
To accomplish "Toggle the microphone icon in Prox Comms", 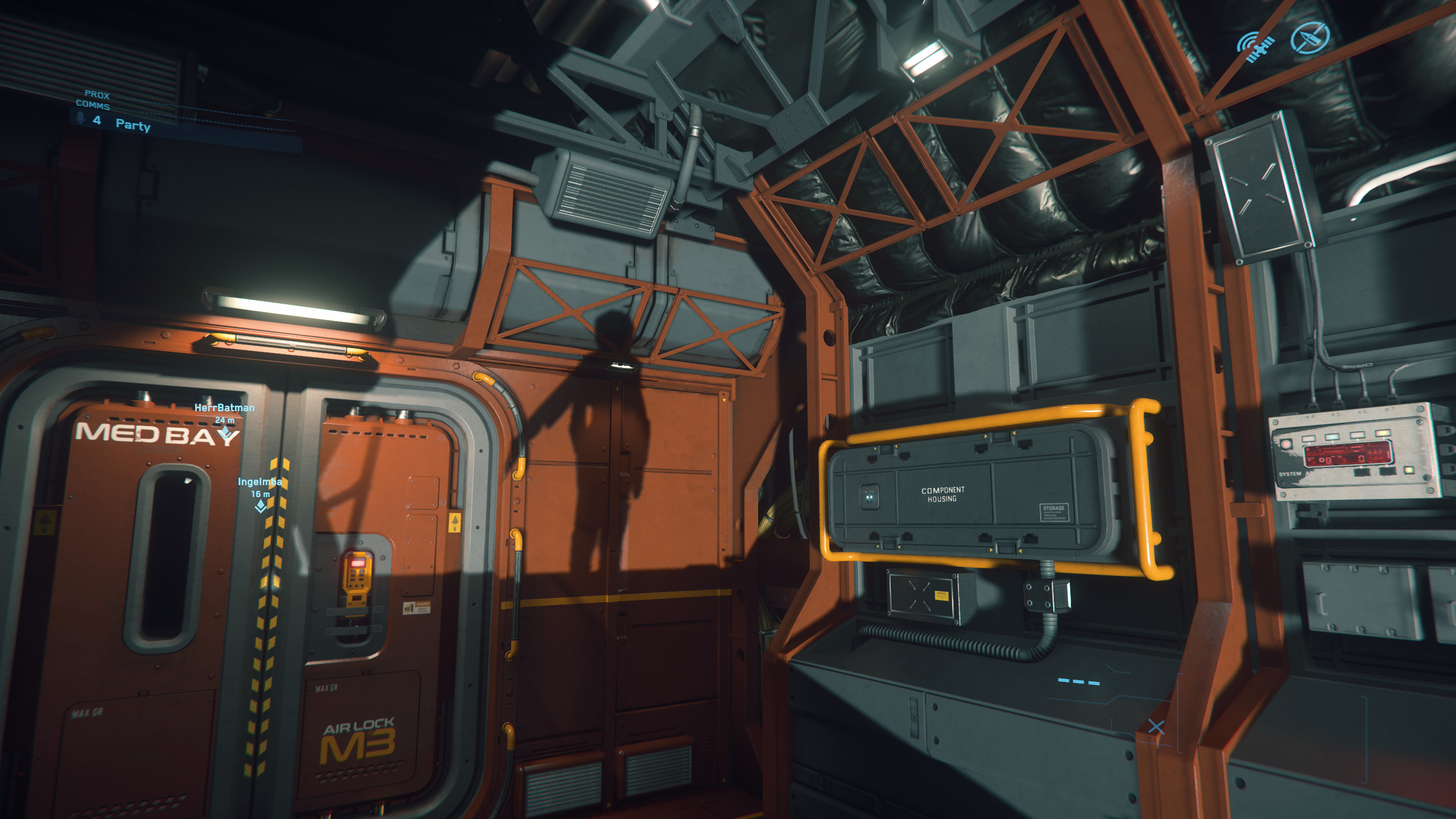I will click(x=80, y=118).
